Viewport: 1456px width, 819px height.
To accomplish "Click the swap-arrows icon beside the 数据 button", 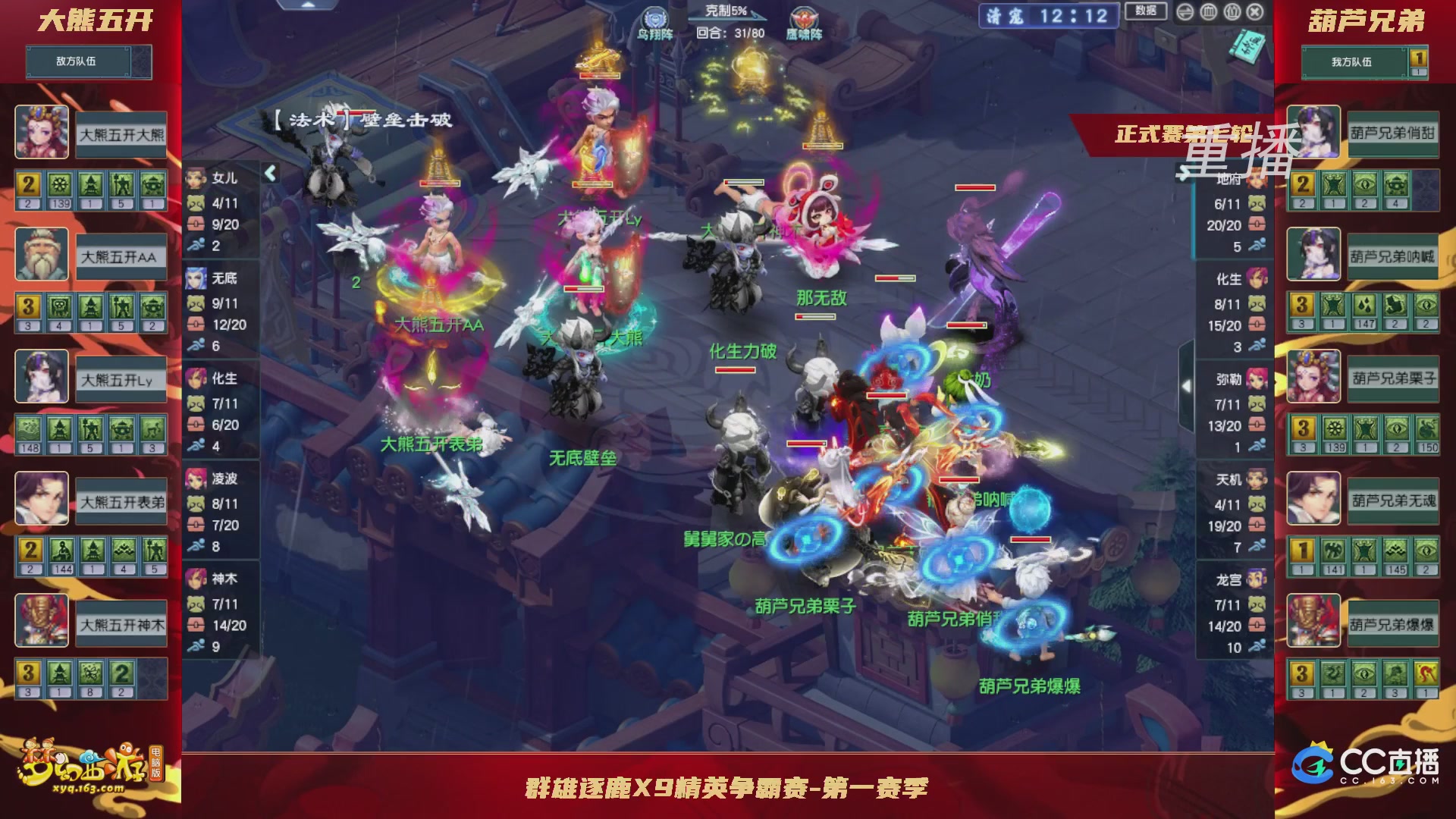I will point(1185,12).
